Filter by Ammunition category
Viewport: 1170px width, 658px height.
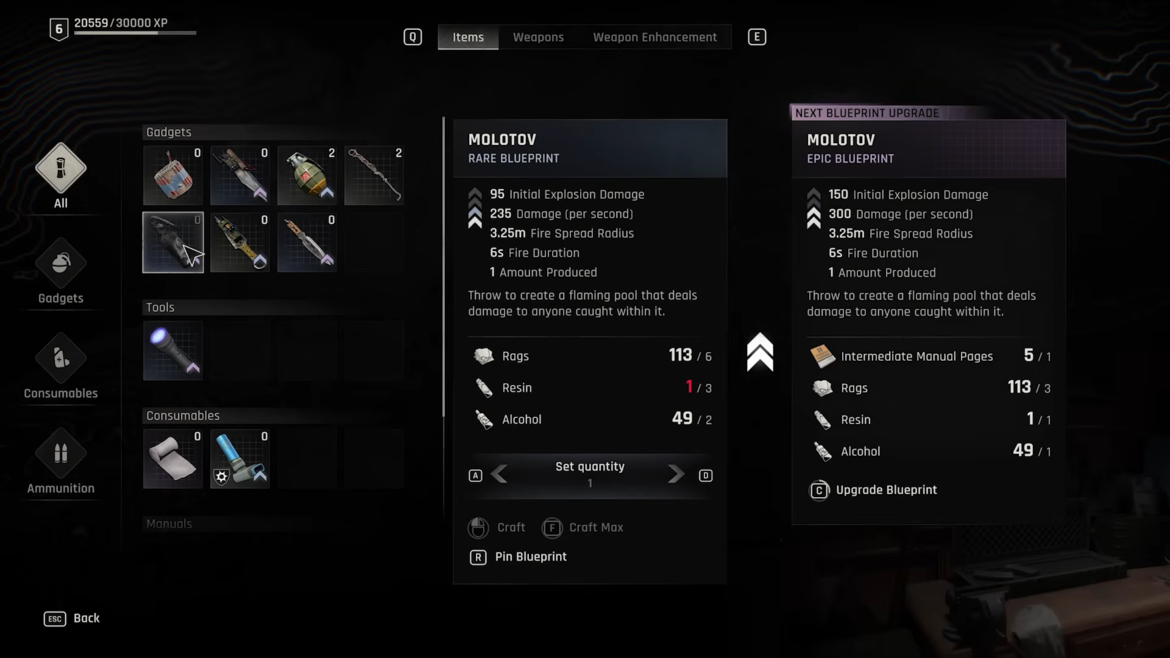61,455
